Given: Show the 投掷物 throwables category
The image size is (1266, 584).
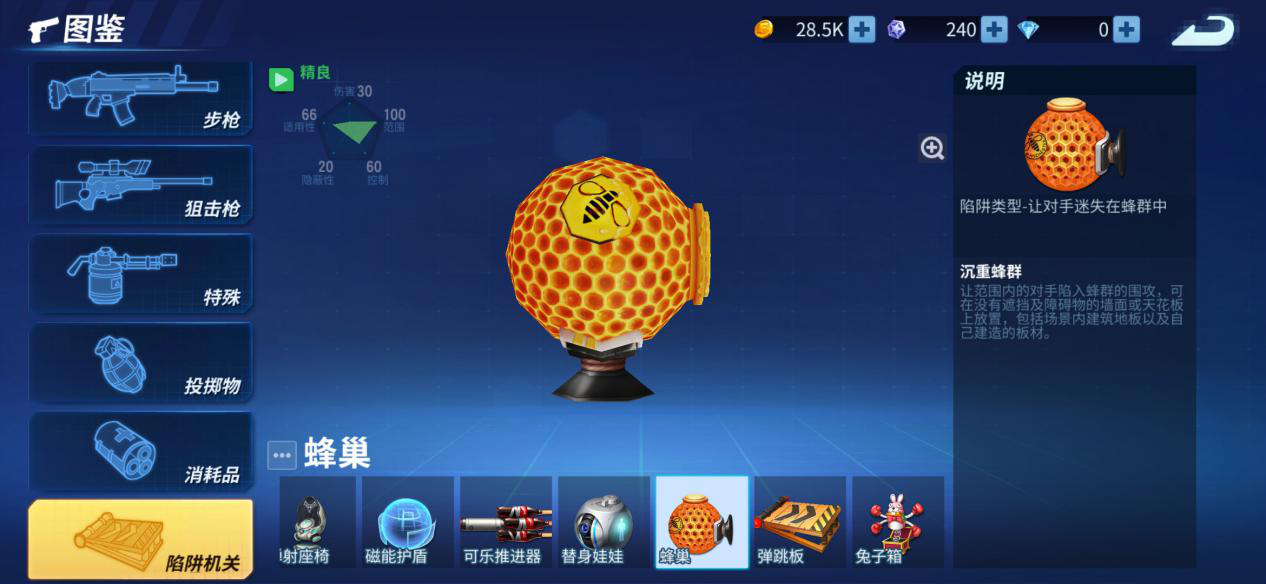Looking at the screenshot, I should [140, 362].
